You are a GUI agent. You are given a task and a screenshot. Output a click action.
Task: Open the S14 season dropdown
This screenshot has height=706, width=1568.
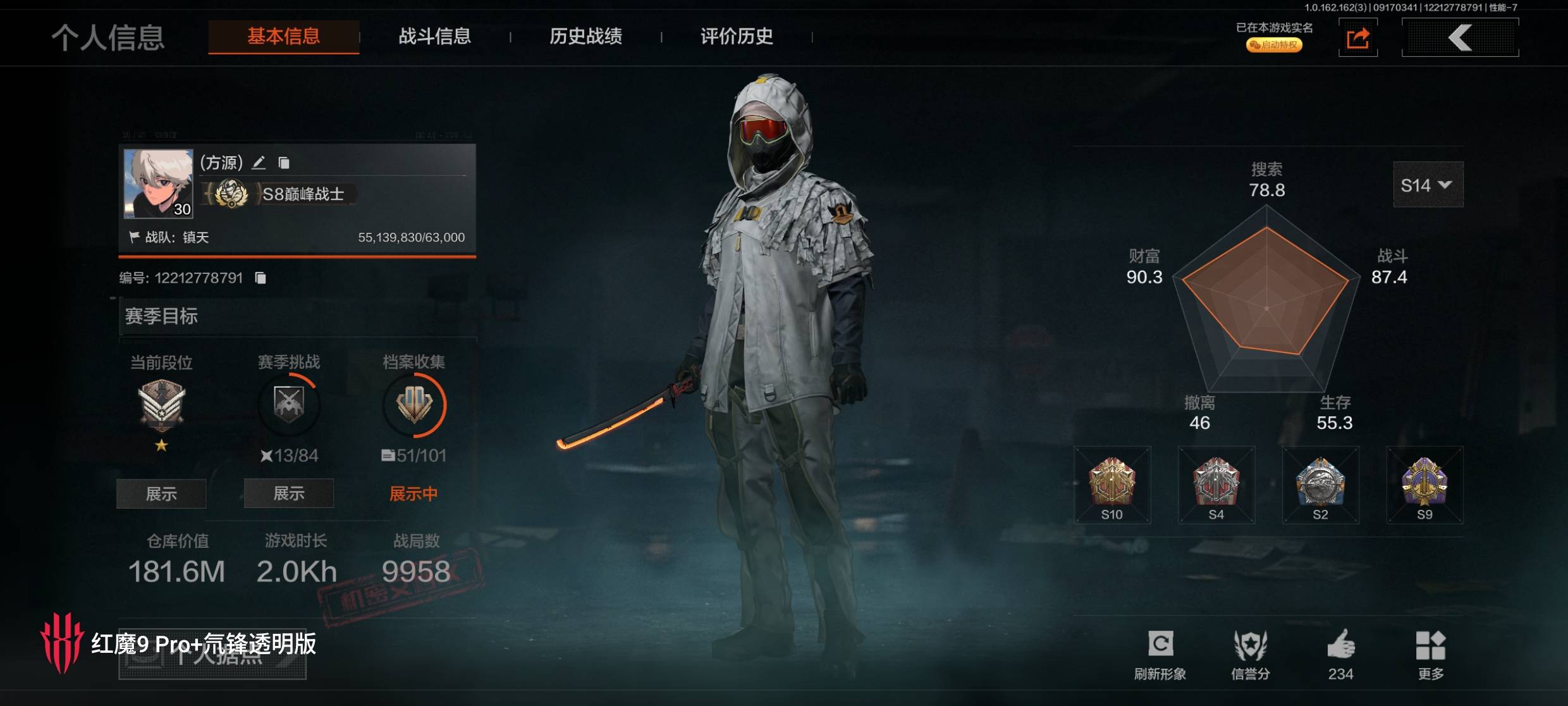point(1428,185)
